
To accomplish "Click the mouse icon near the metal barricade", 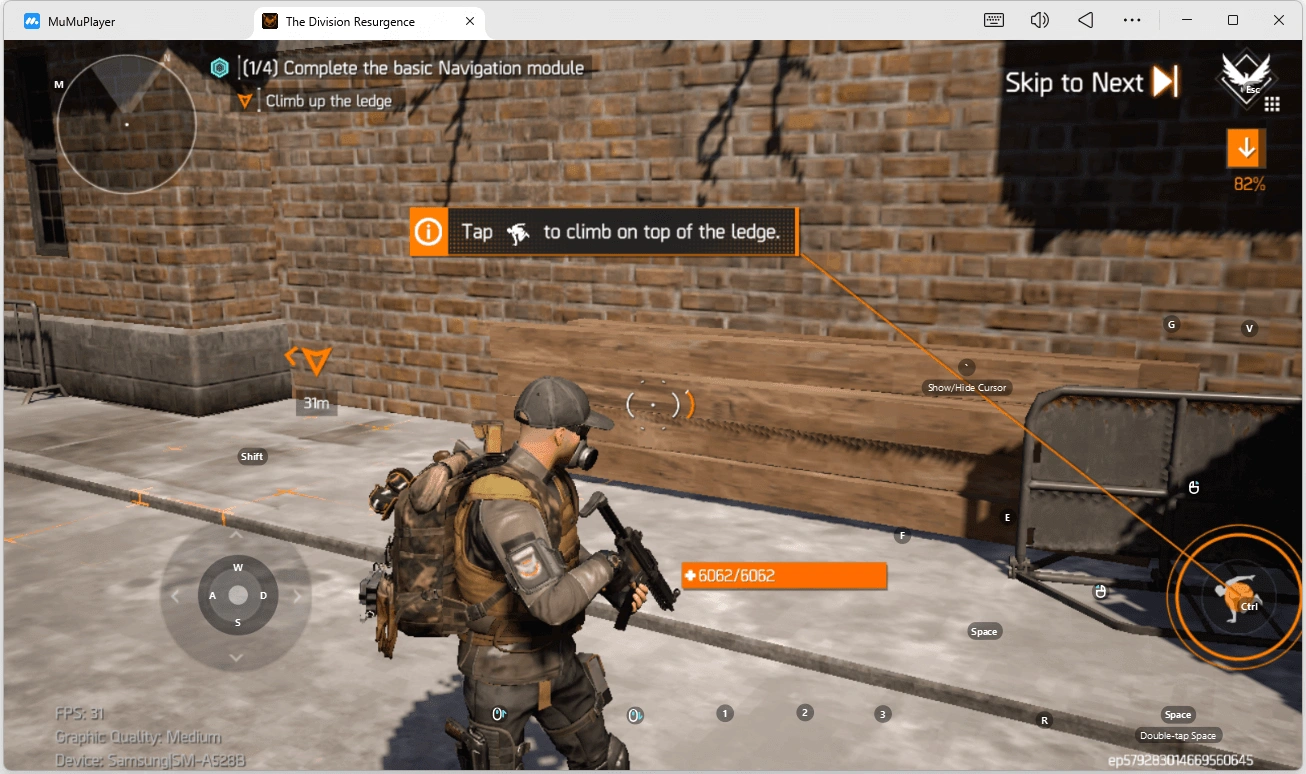I will point(1194,487).
